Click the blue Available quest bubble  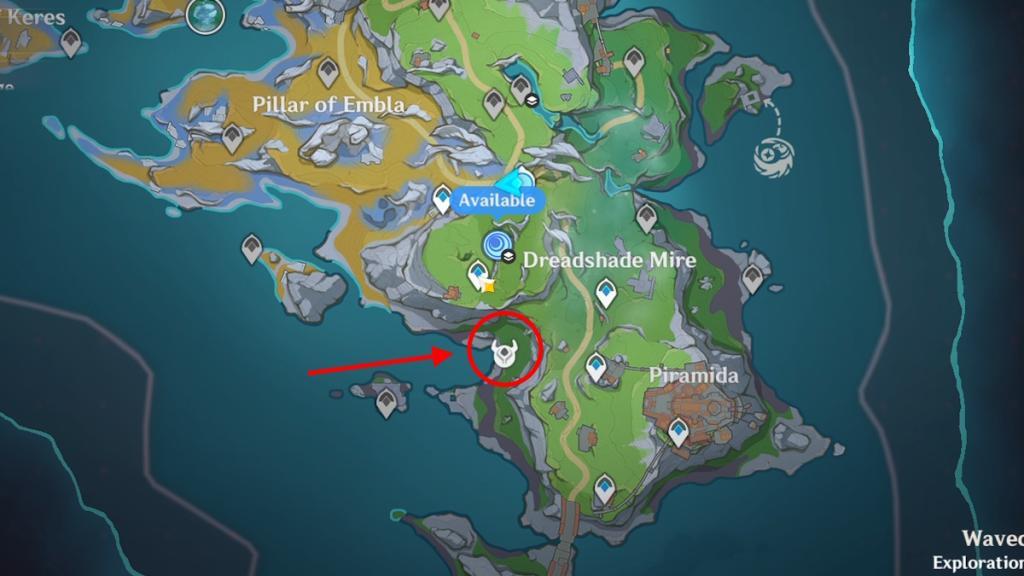(x=497, y=200)
